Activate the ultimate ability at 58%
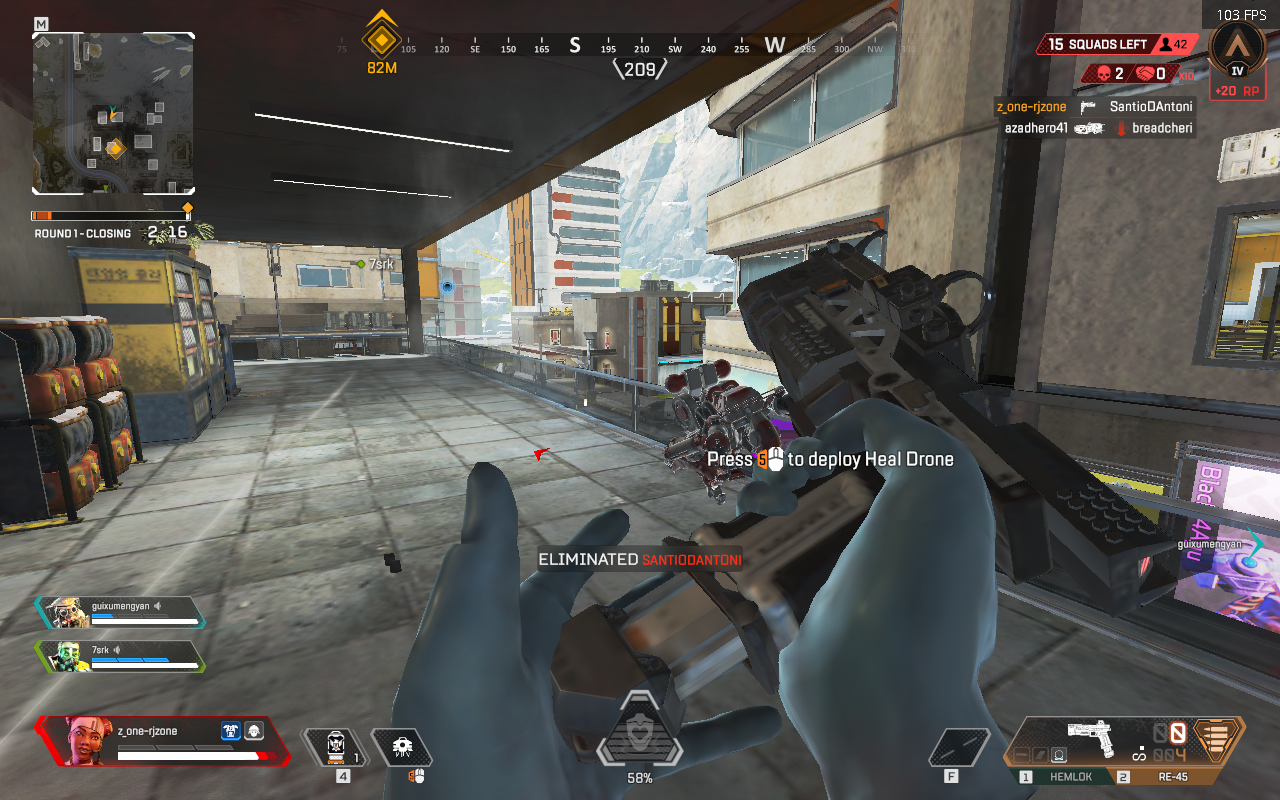Viewport: 1280px width, 800px height. pos(639,738)
